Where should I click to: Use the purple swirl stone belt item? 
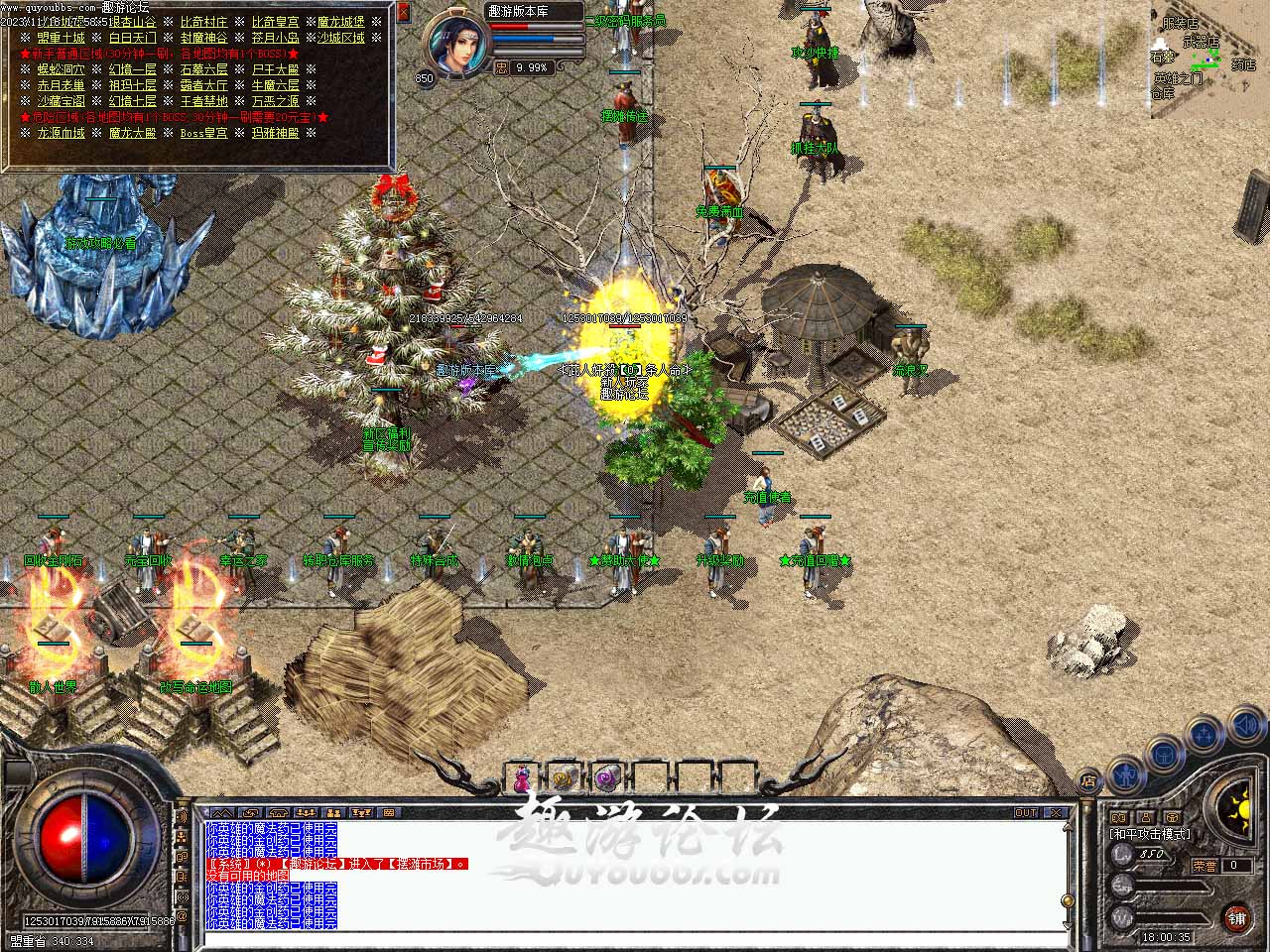point(605,778)
